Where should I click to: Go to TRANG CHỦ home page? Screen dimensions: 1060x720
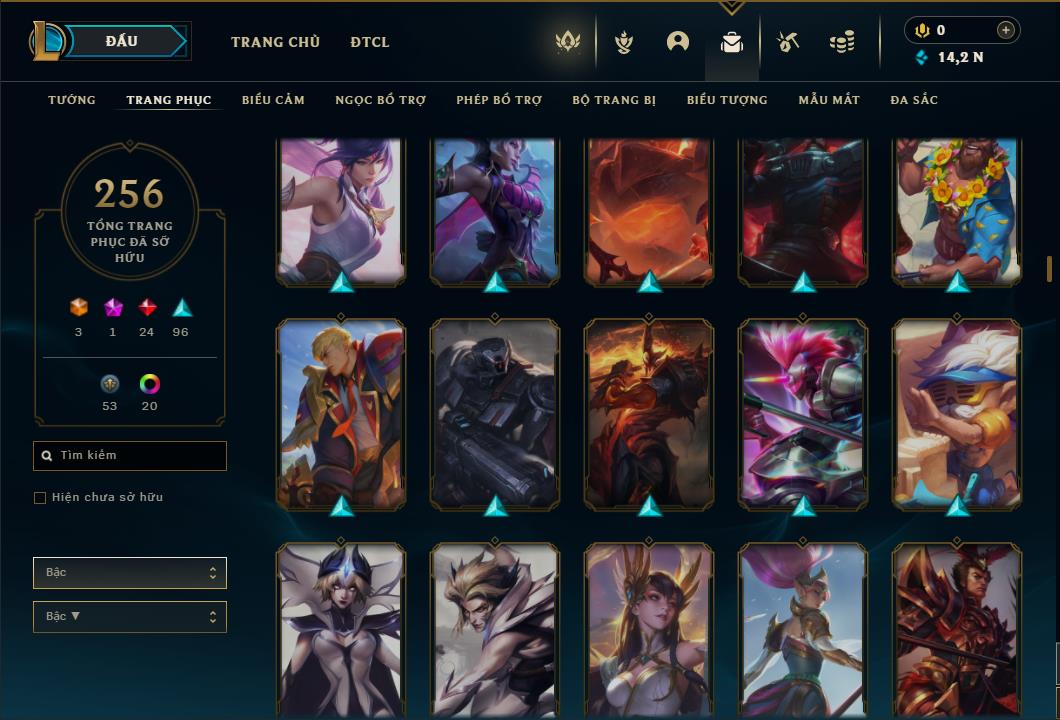[275, 42]
